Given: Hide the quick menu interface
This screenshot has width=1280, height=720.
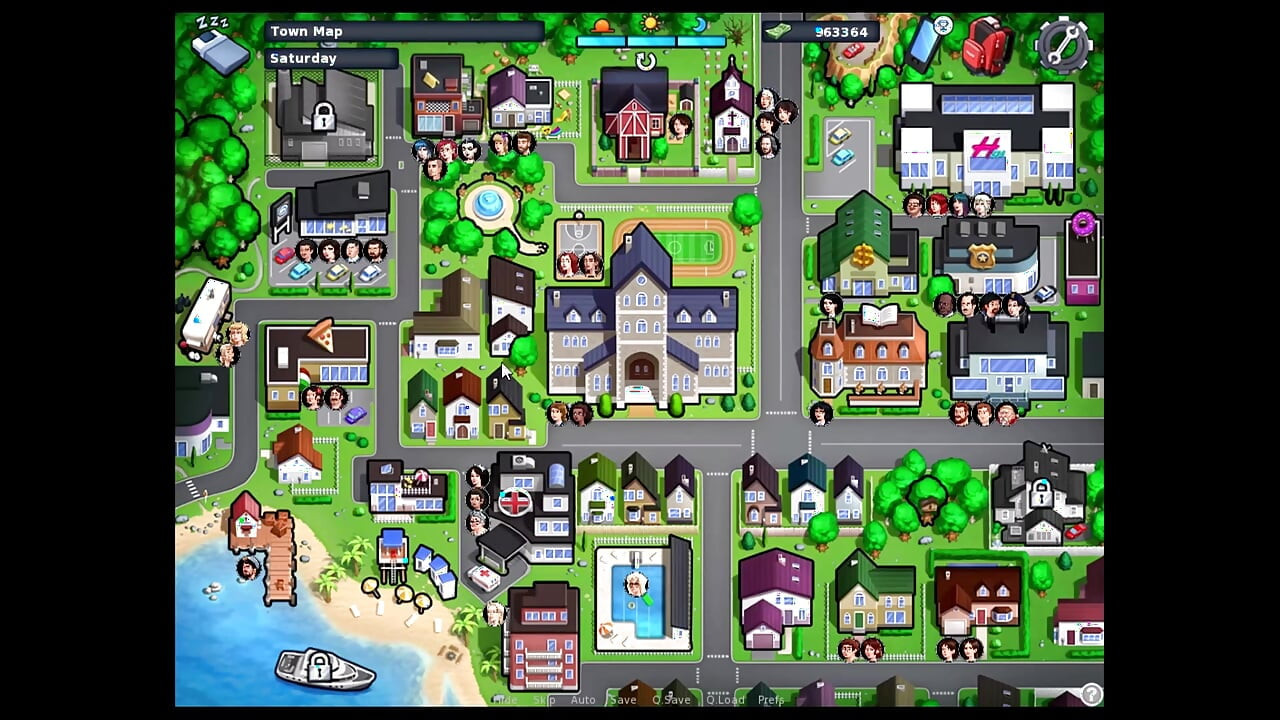Looking at the screenshot, I should click(505, 700).
